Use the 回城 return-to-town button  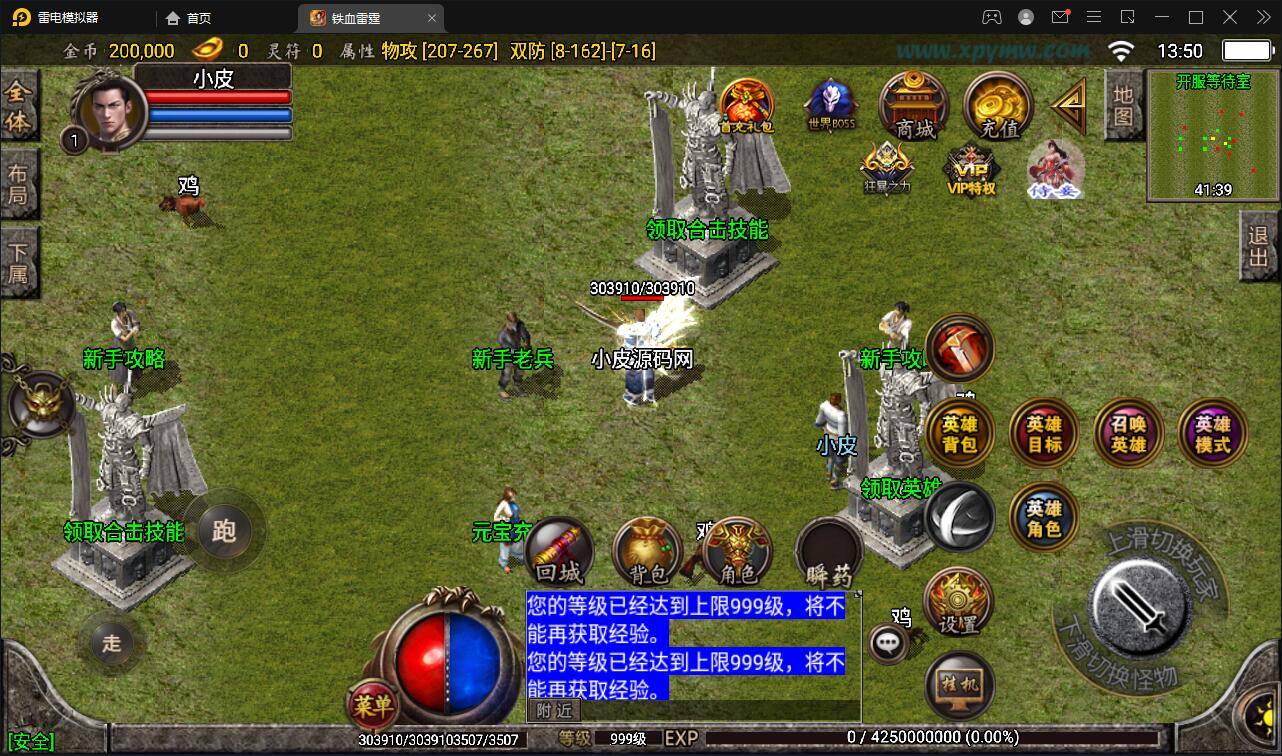coord(559,553)
